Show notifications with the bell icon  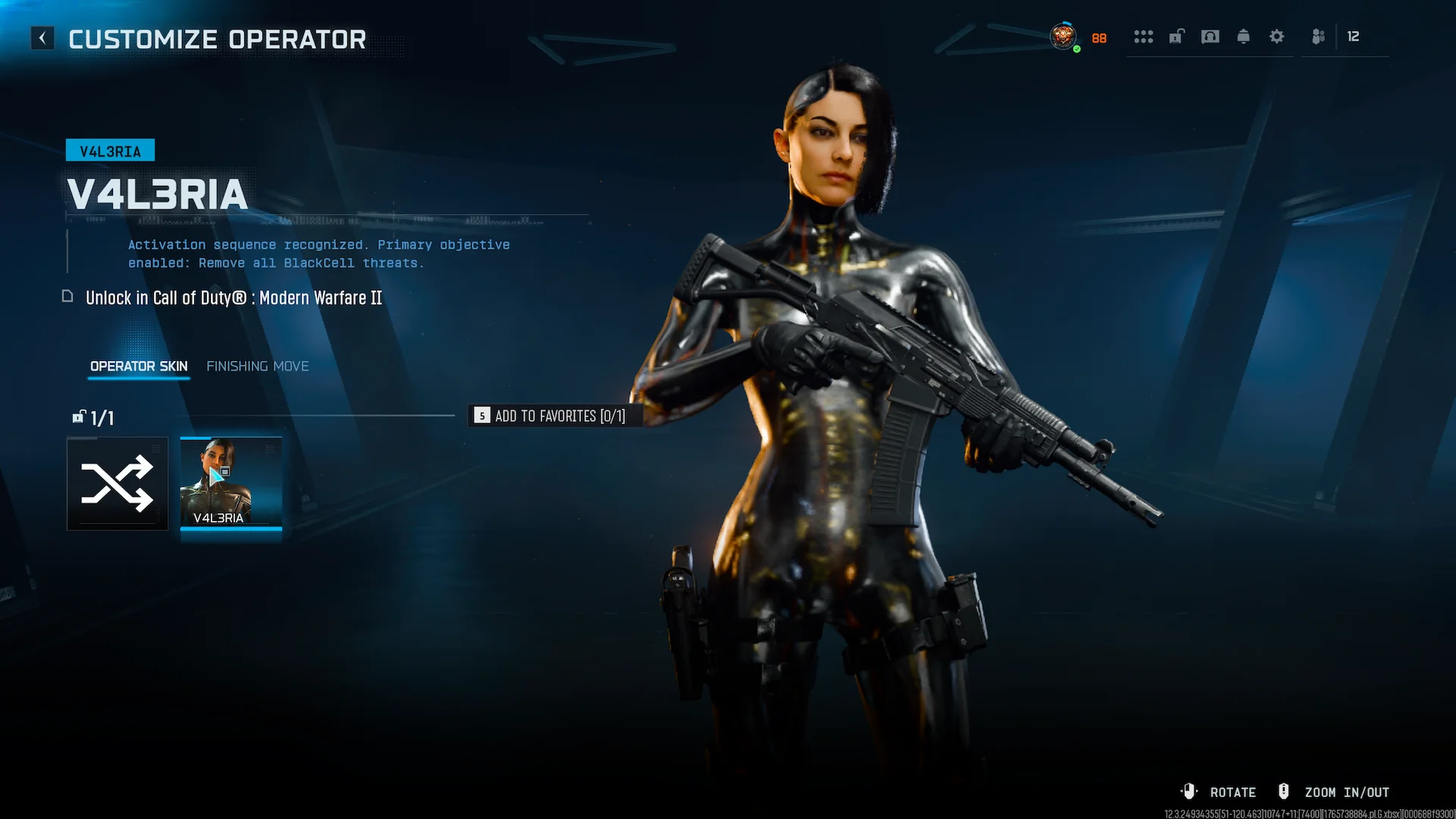pyautogui.click(x=1243, y=36)
